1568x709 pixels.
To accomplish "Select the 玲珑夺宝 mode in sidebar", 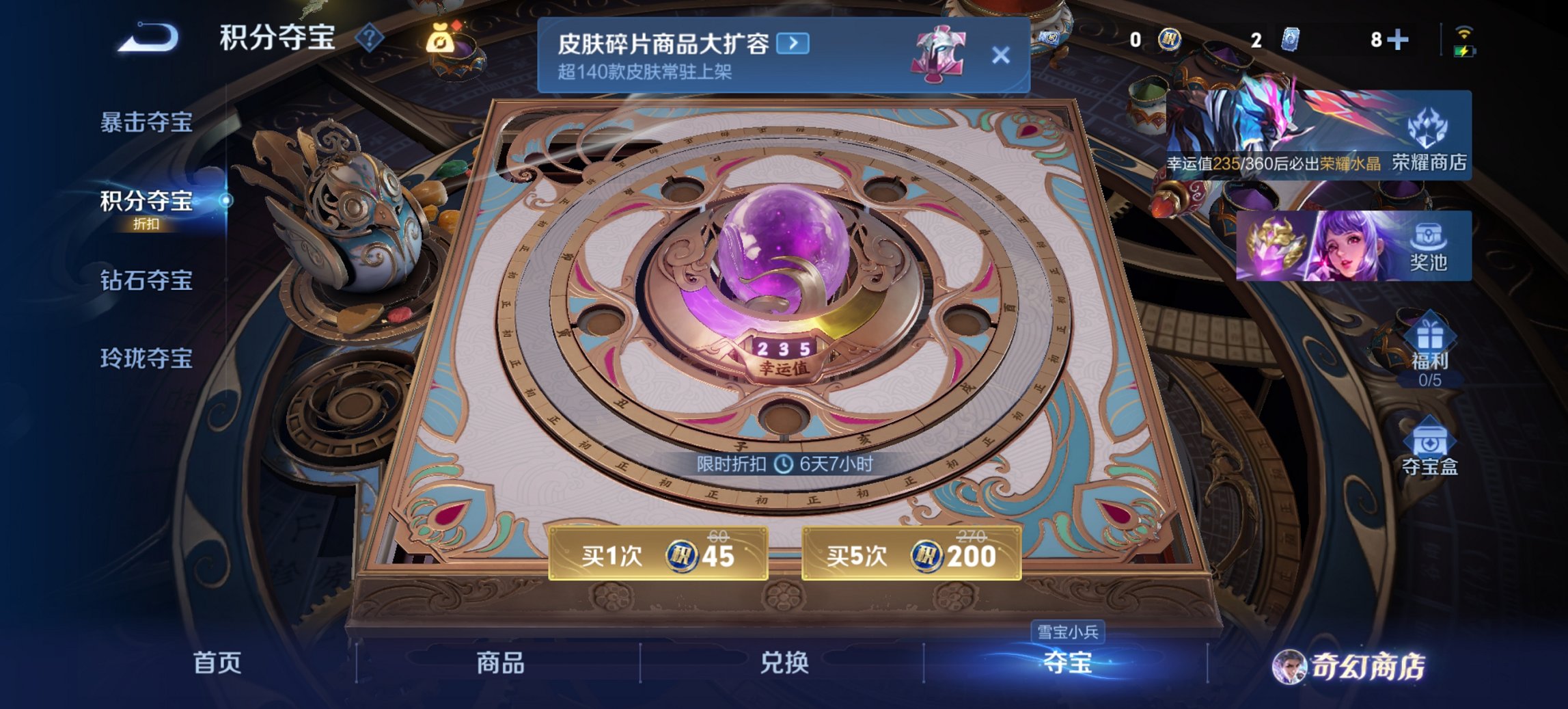I will 146,358.
